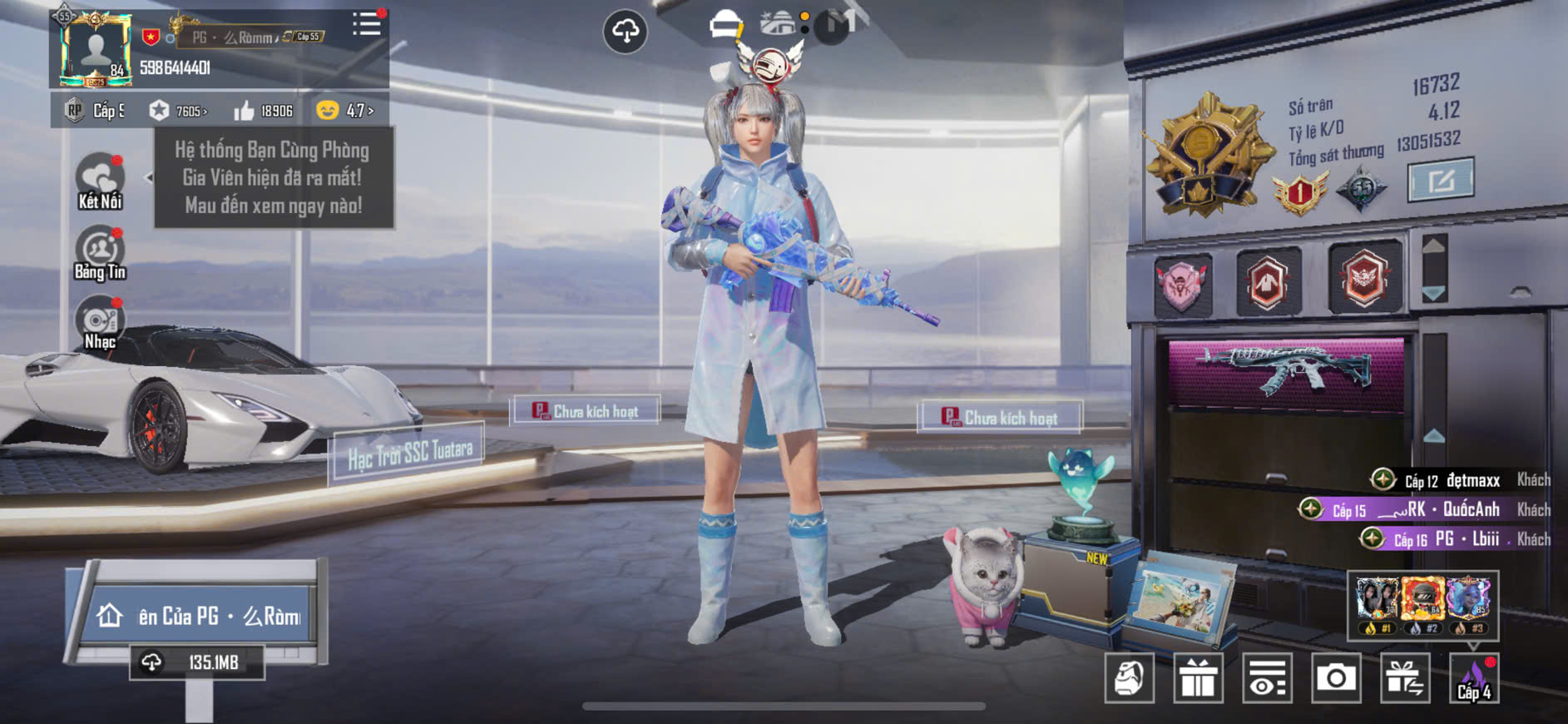This screenshot has height=724, width=1568.
Task: Open the backpack inventory button
Action: (1129, 678)
